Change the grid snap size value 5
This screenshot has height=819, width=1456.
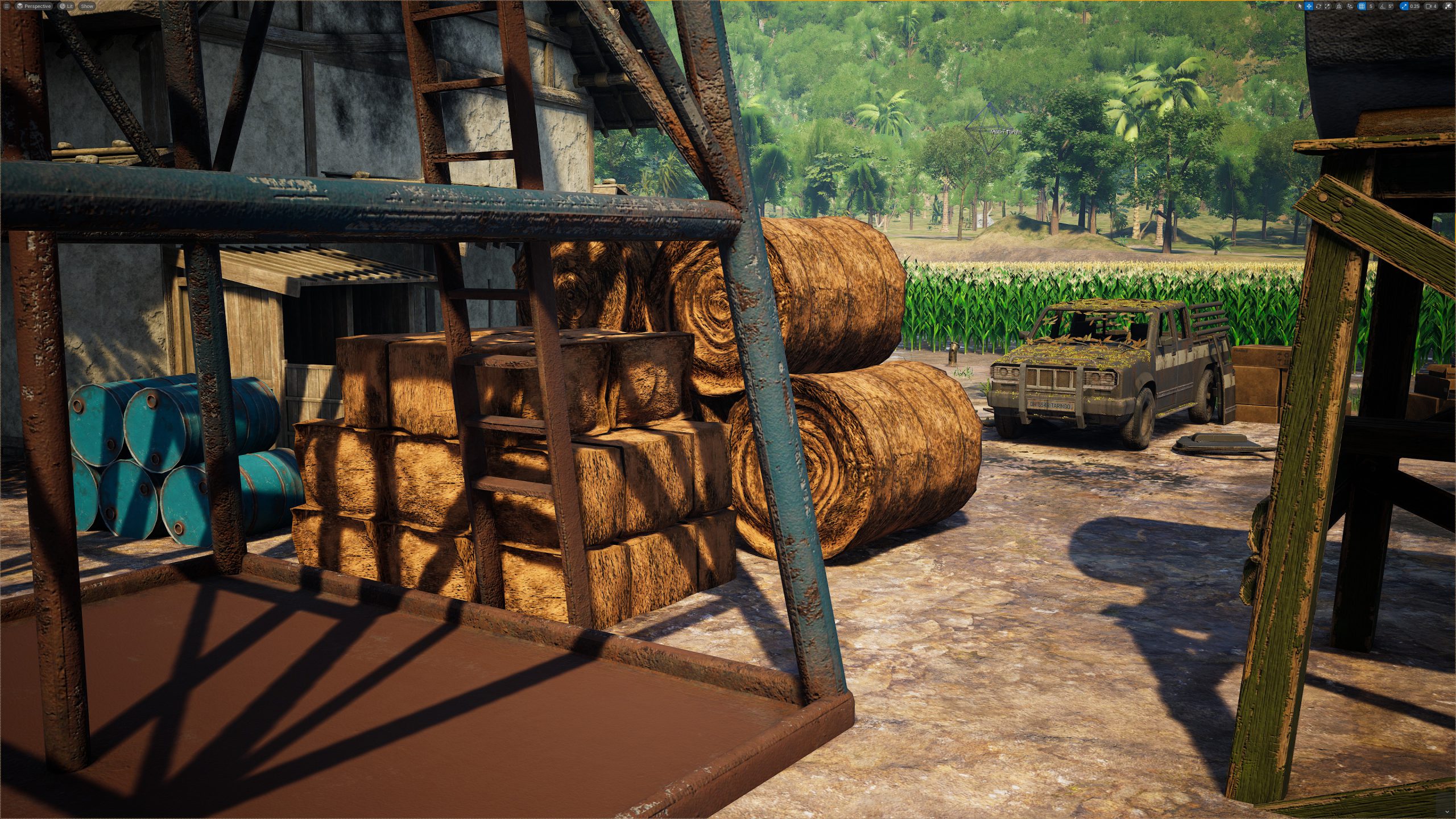tap(1371, 6)
